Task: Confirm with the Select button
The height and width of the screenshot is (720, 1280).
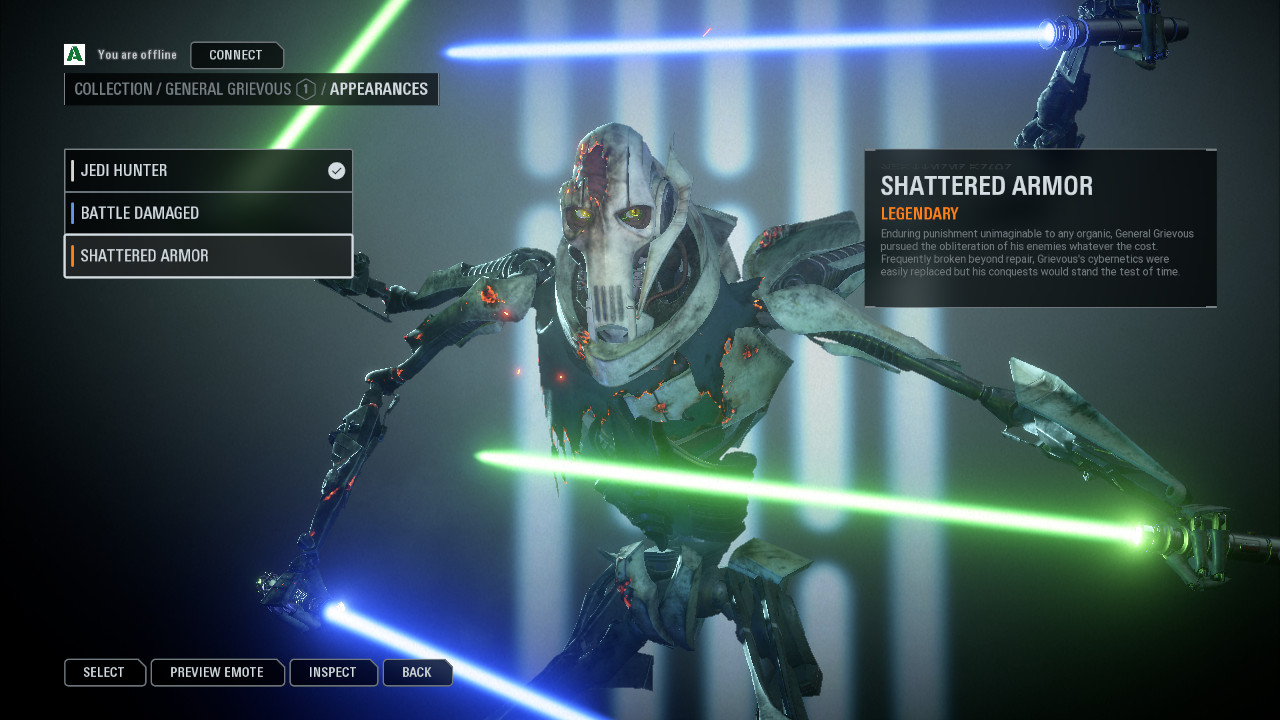Action: coord(104,672)
